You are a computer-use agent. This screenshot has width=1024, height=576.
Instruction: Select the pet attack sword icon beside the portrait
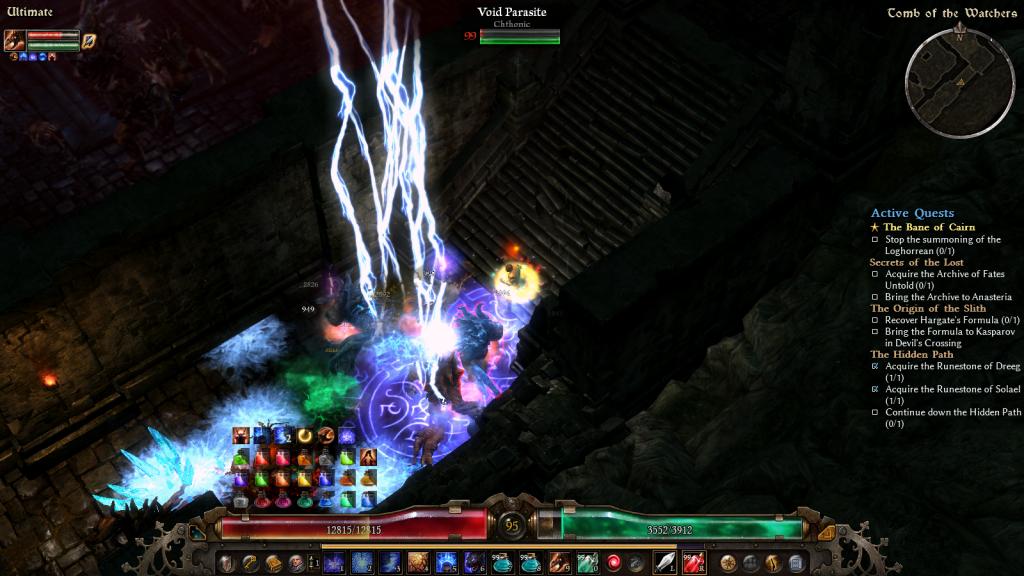pos(88,41)
